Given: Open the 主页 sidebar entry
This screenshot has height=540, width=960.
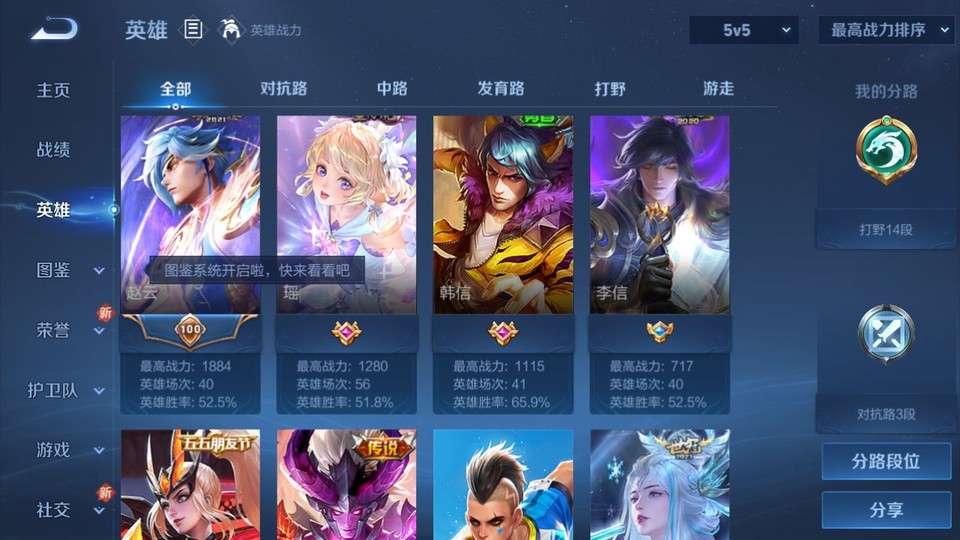Looking at the screenshot, I should [54, 90].
